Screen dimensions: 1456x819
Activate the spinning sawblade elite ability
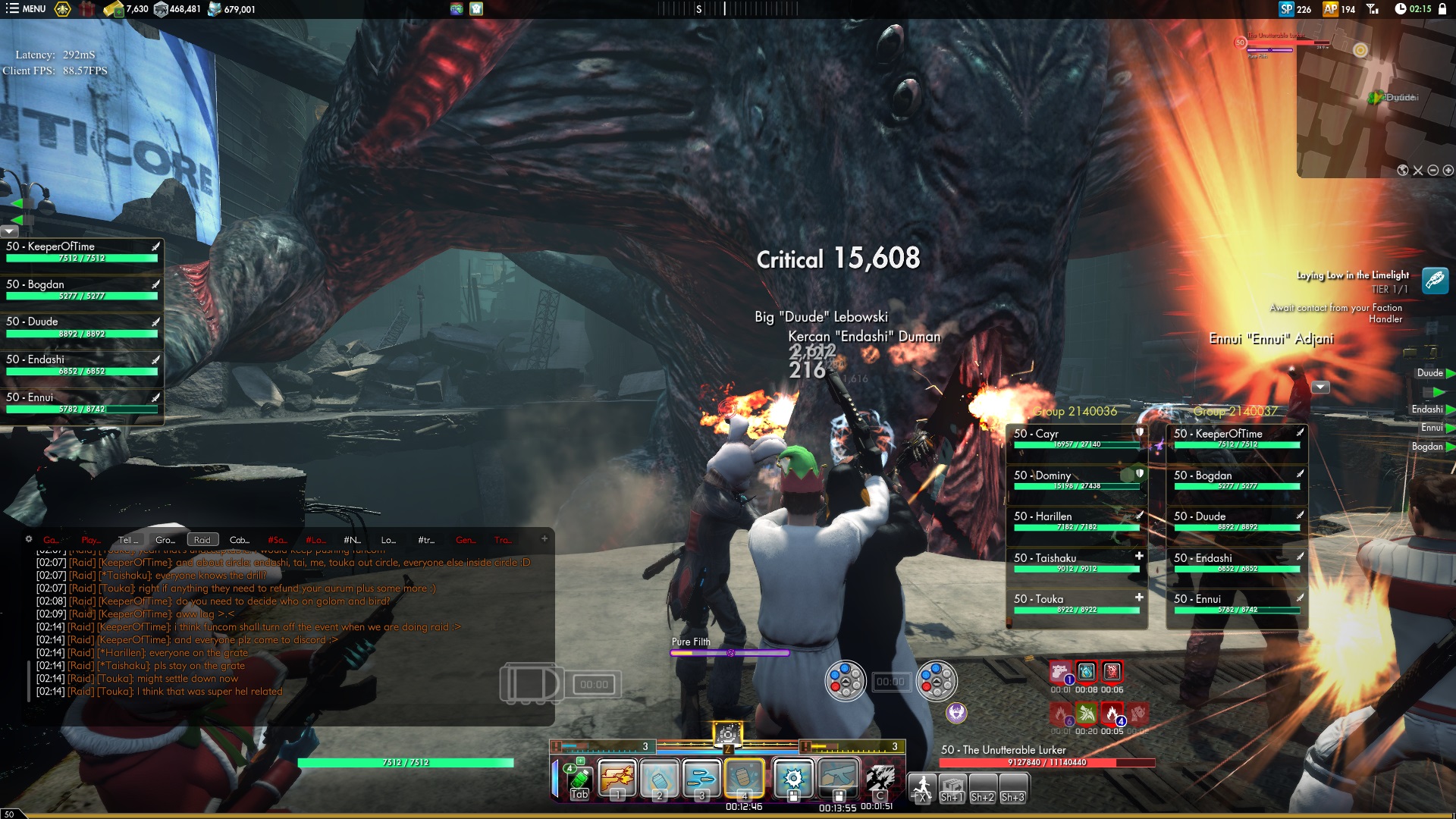click(x=793, y=778)
